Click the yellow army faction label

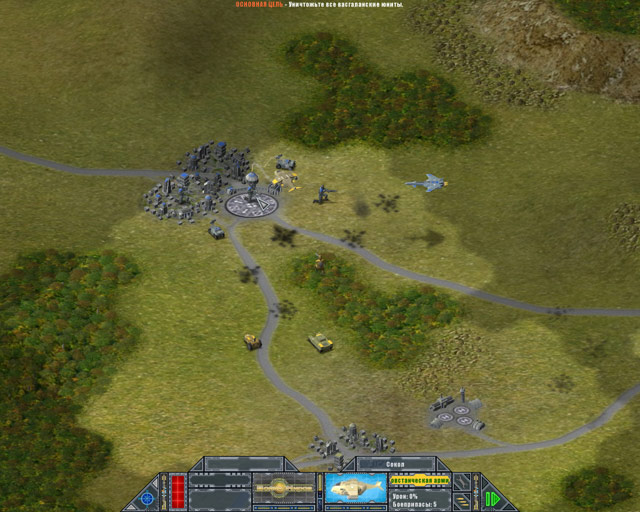[419, 481]
